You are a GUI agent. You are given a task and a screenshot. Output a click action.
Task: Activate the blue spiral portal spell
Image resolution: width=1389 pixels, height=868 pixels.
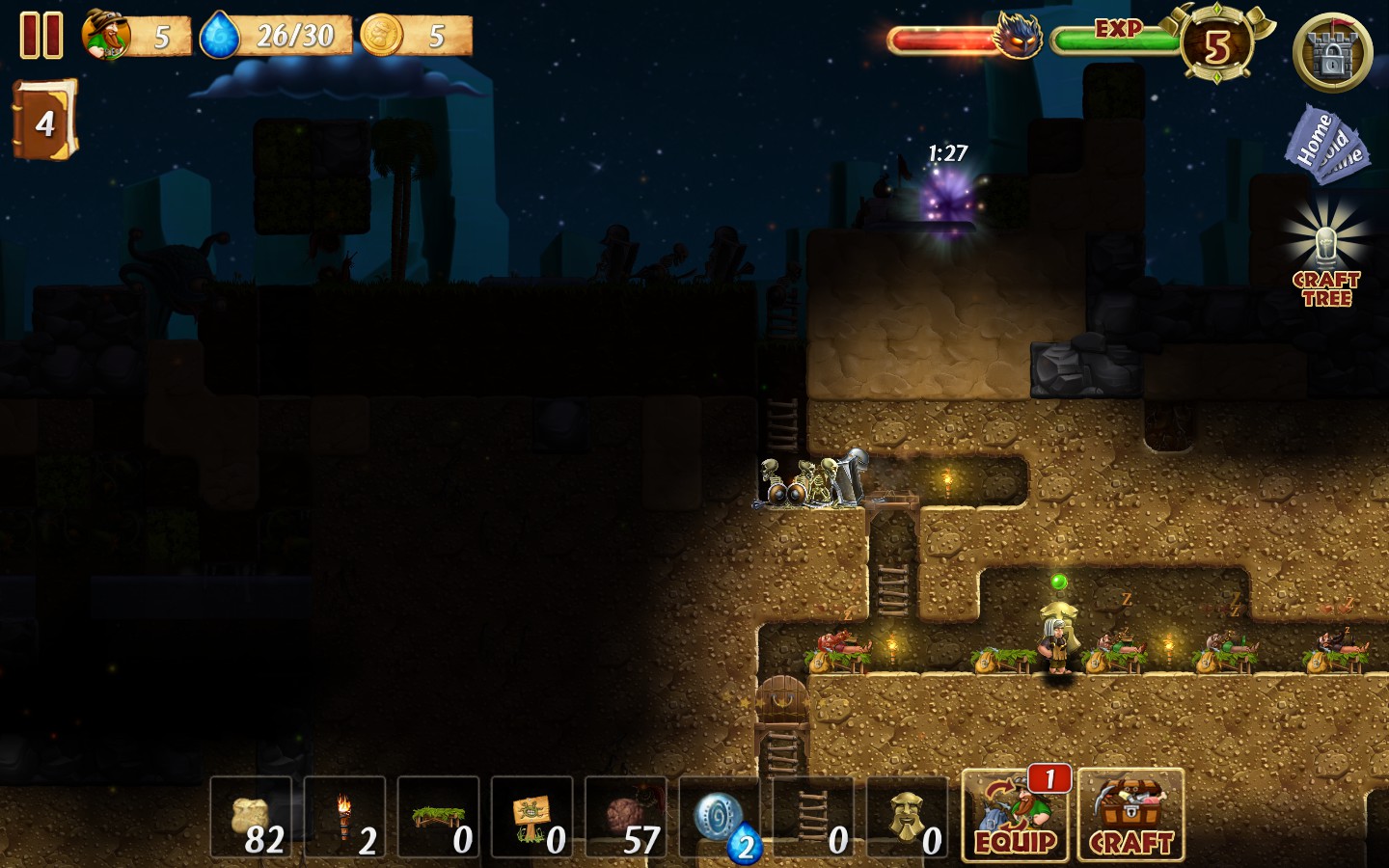720,817
